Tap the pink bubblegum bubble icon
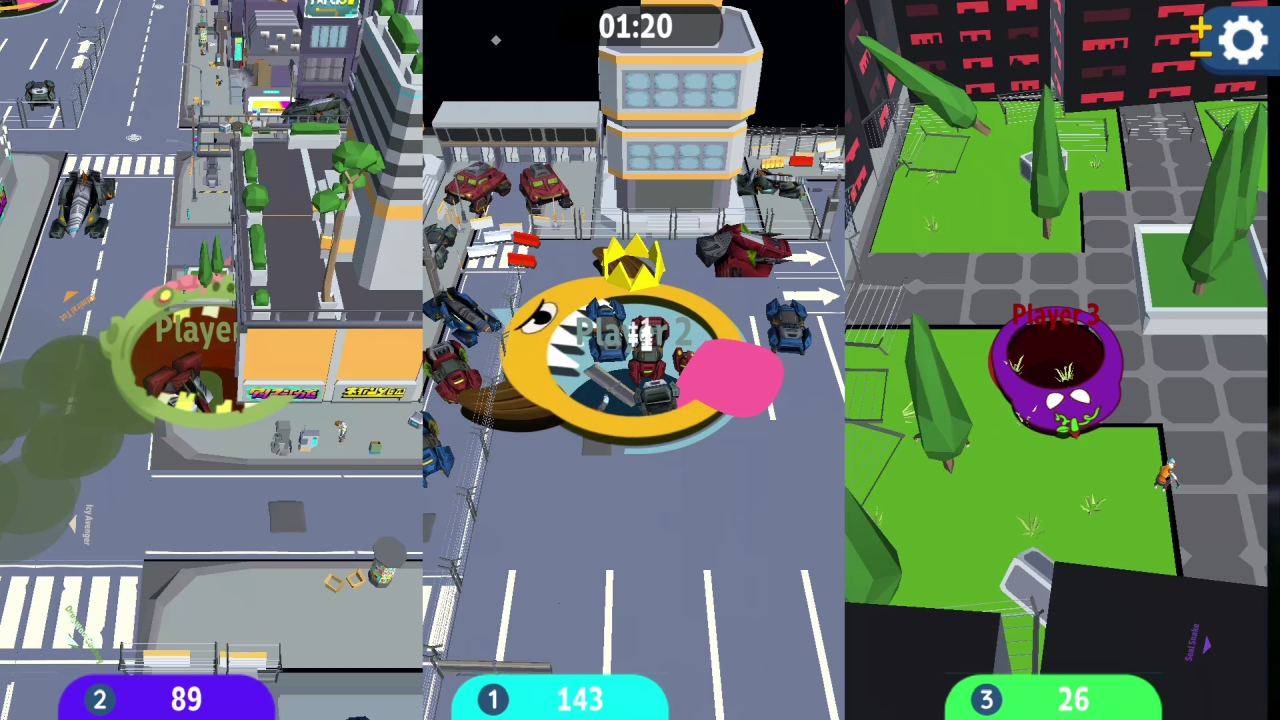 tap(732, 380)
